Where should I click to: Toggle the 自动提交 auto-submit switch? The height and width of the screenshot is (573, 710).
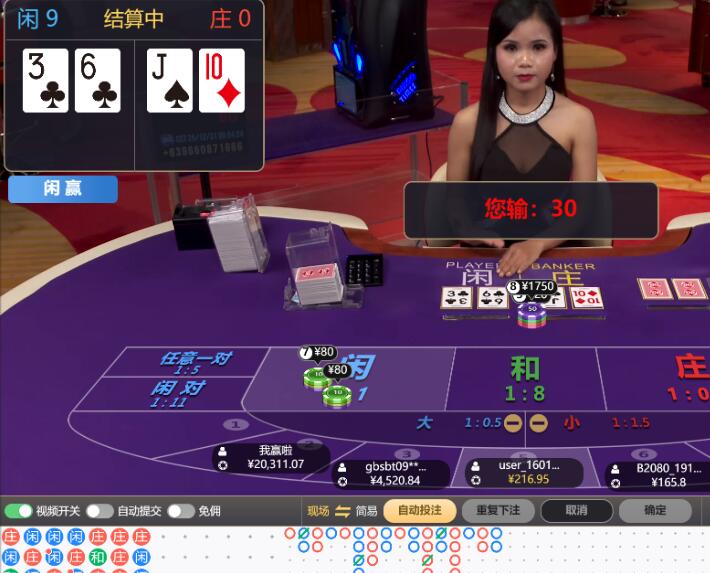pos(100,511)
